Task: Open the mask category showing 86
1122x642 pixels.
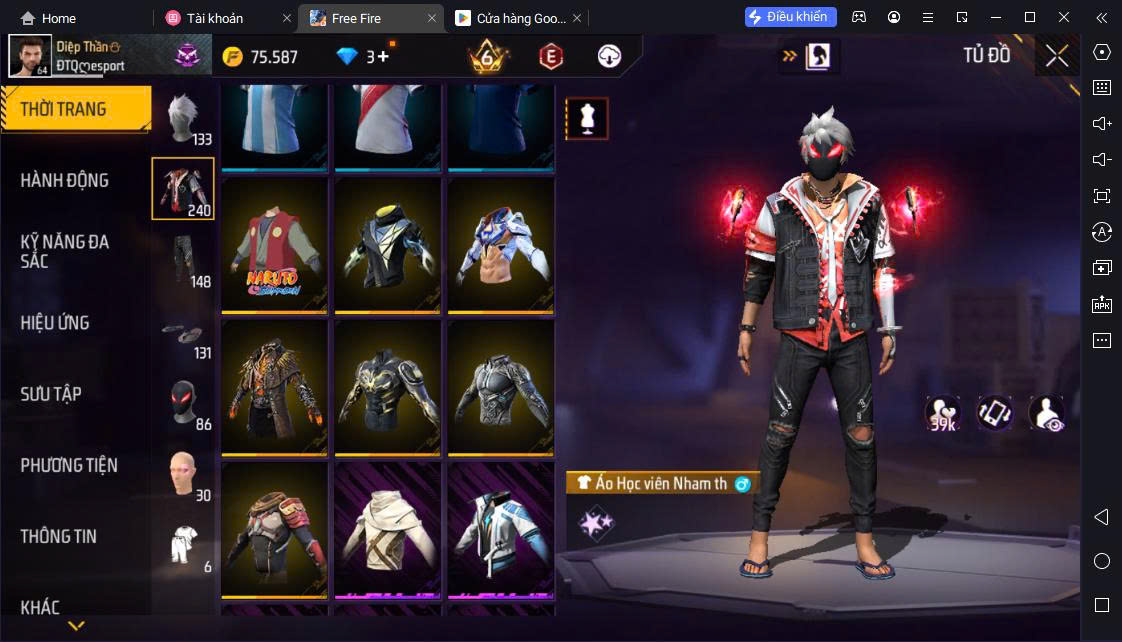Action: 183,403
